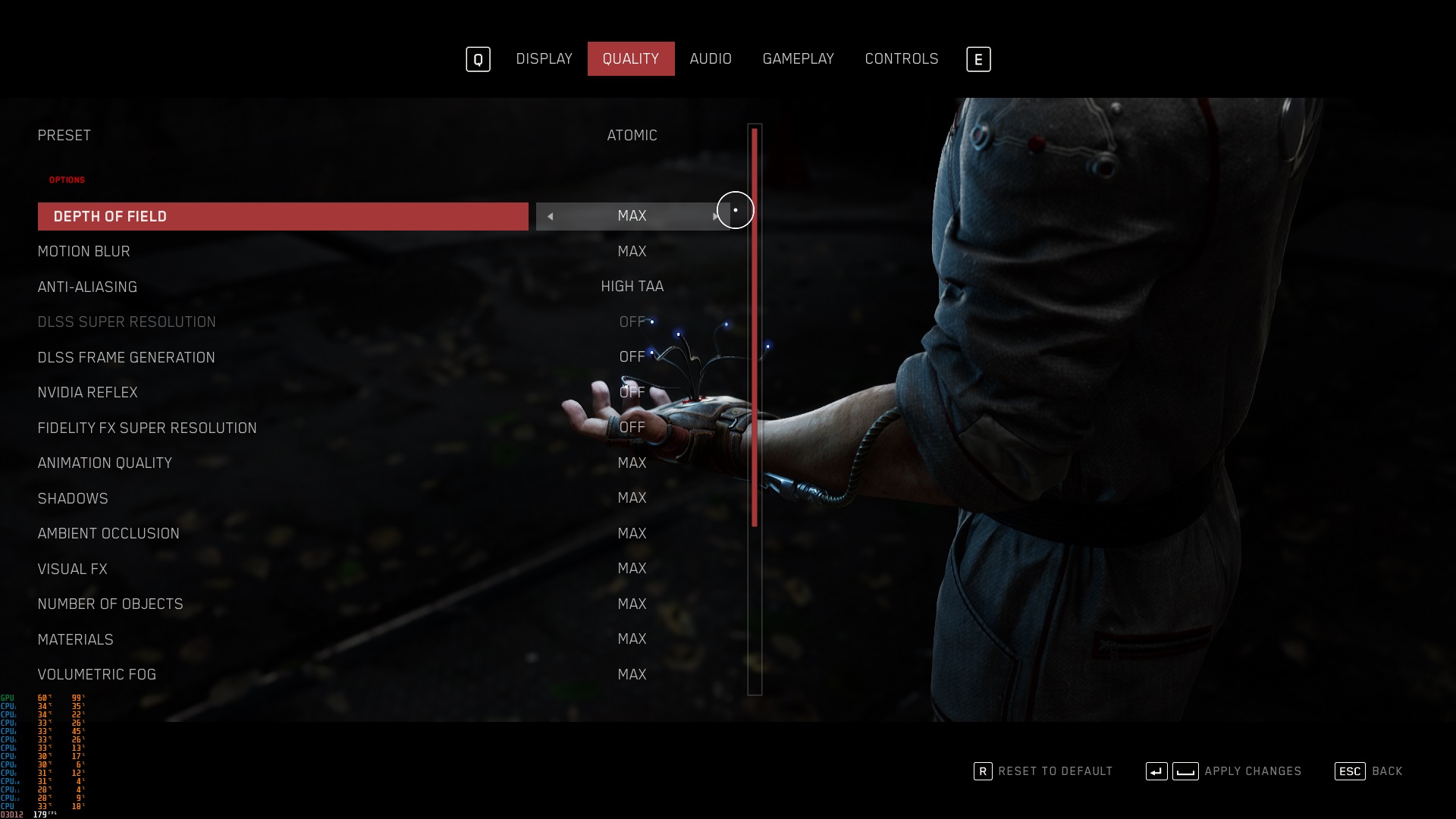The height and width of the screenshot is (819, 1456).
Task: Reset settings to default
Action: pyautogui.click(x=1043, y=771)
